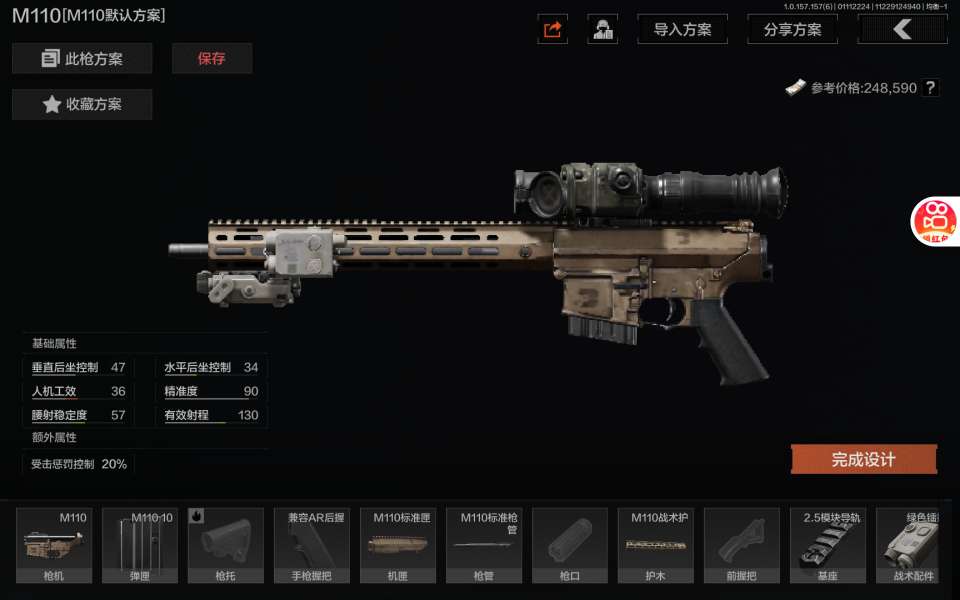Screen dimensions: 960x600
Task: Open the 弹匣 magazine slot
Action: tap(140, 546)
